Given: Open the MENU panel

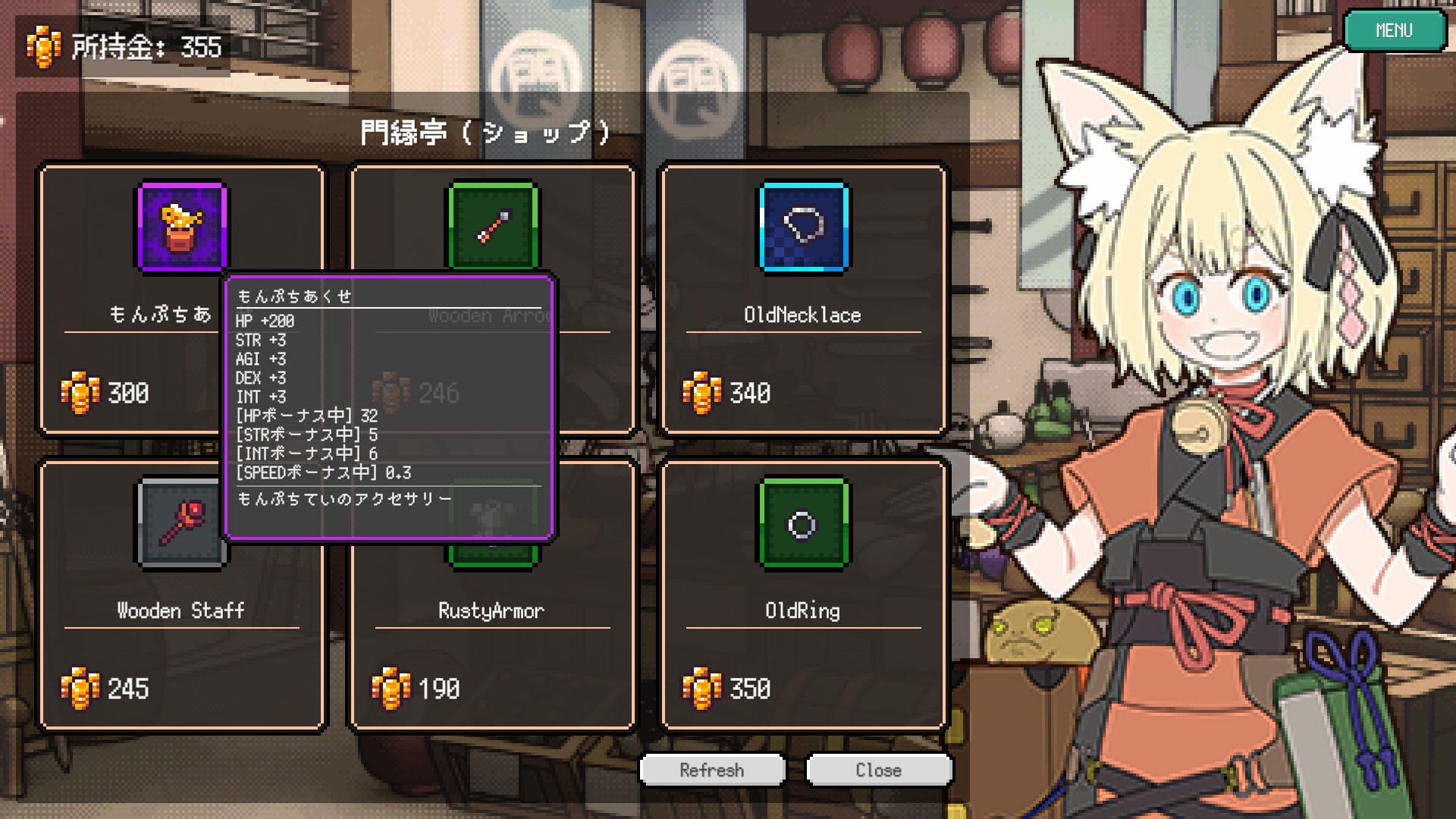Looking at the screenshot, I should click(1395, 30).
